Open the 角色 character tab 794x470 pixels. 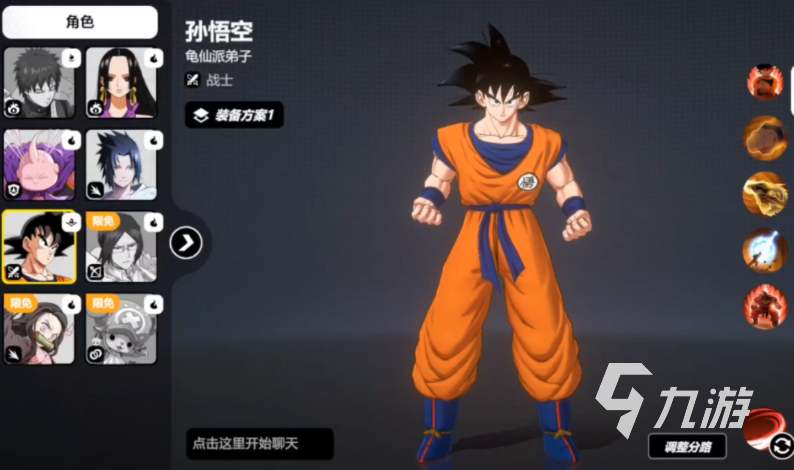(x=80, y=21)
